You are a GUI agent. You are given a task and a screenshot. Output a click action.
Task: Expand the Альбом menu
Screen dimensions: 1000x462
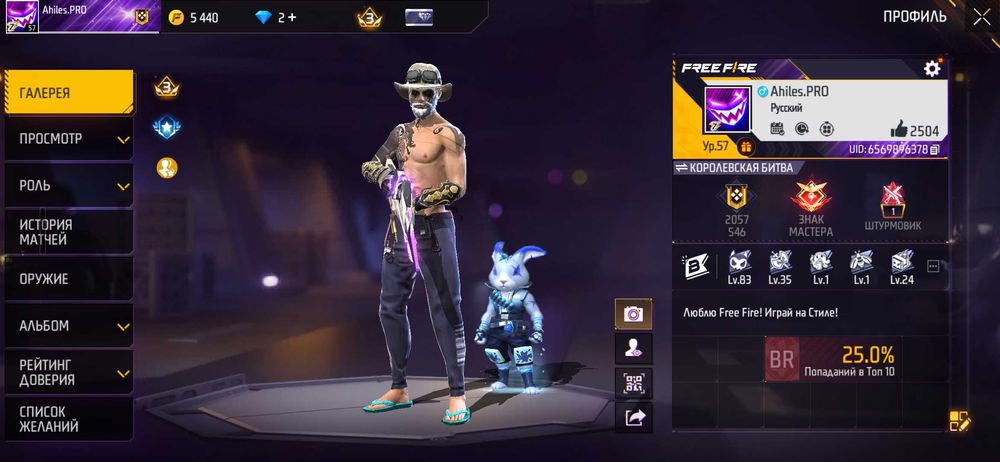tap(67, 326)
